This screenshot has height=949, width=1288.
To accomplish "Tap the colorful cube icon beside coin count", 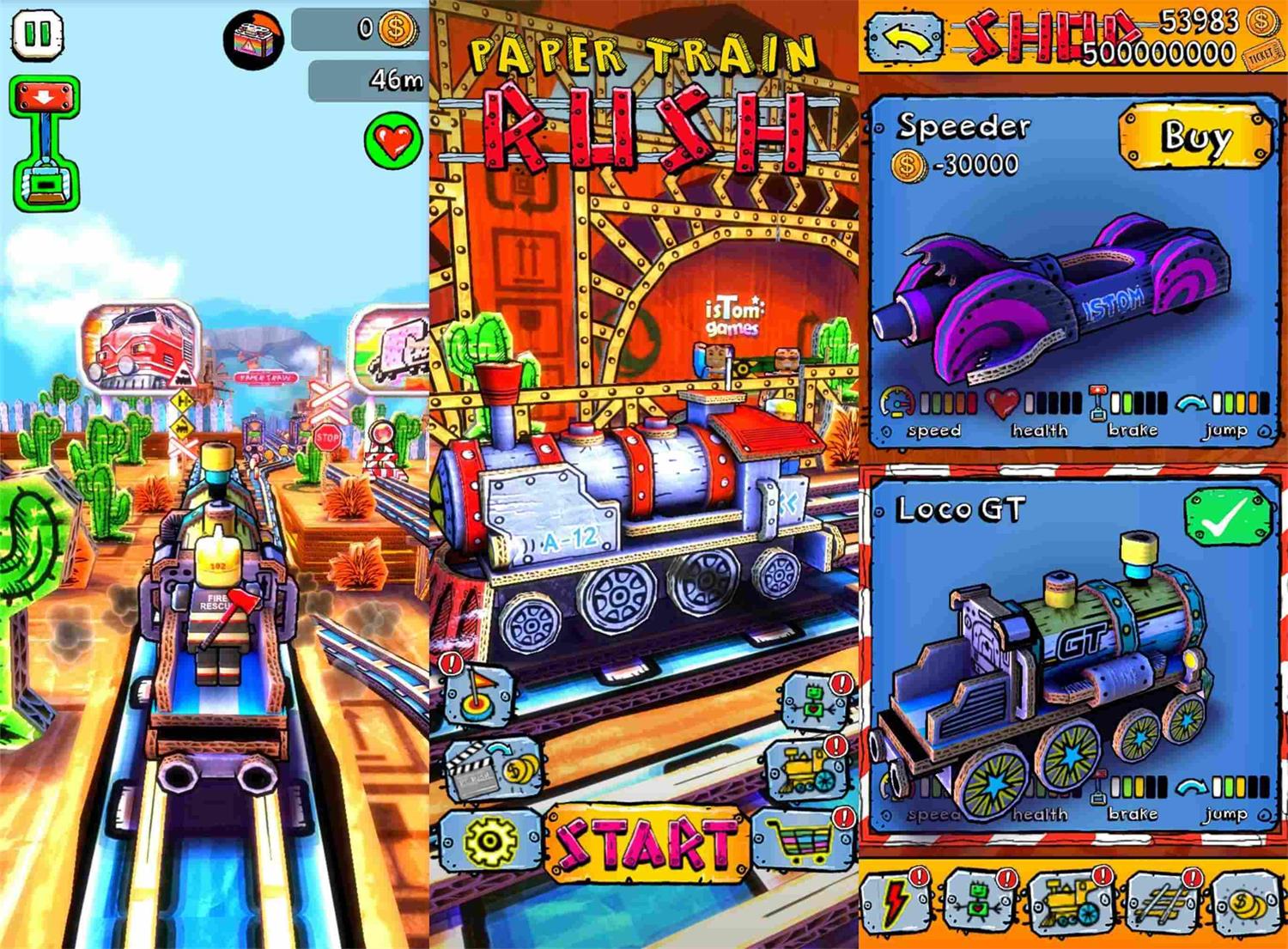I will pos(254,39).
